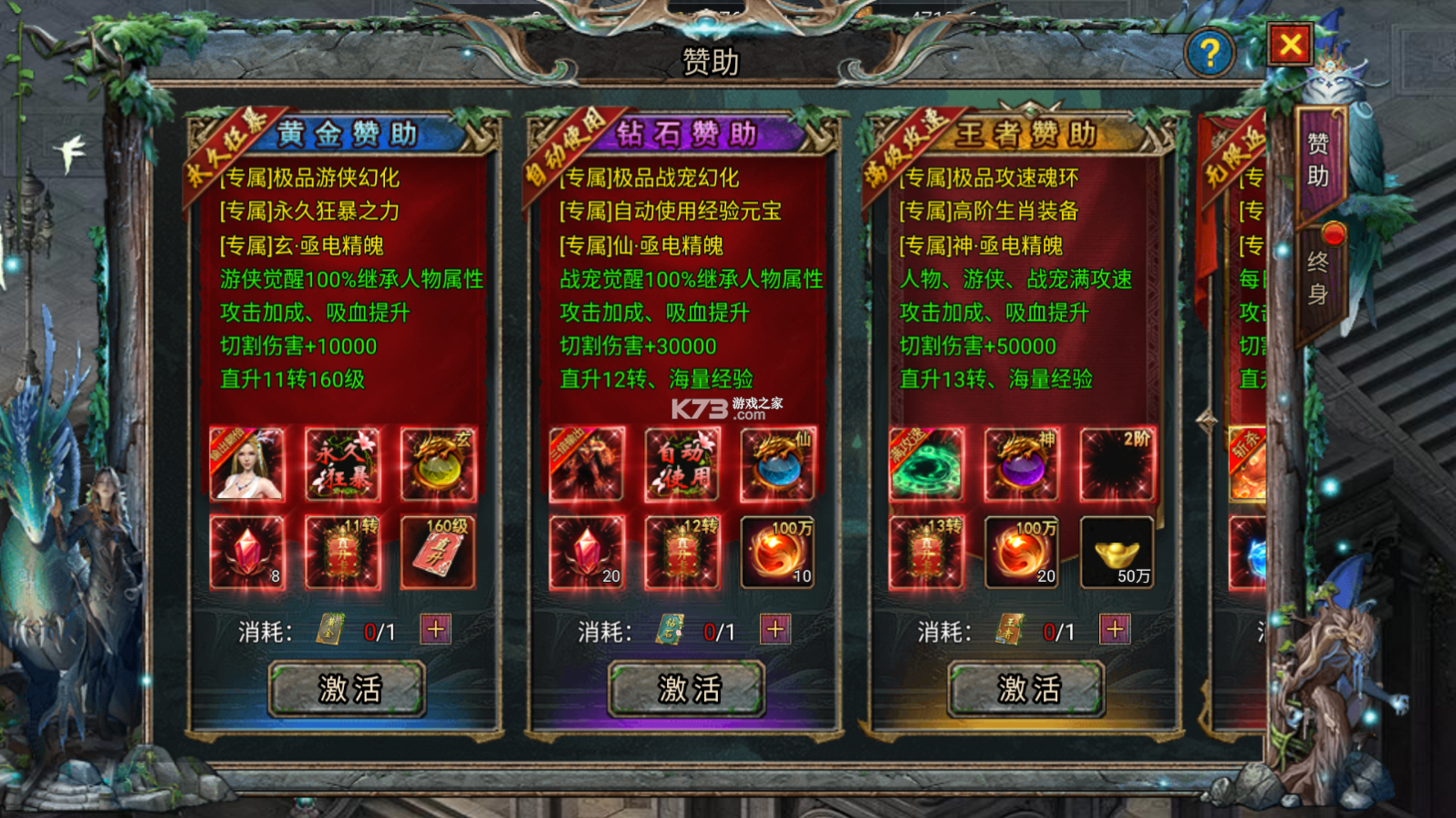
Task: Click the 13转 直升 scroll in 王者赞助
Action: click(927, 551)
